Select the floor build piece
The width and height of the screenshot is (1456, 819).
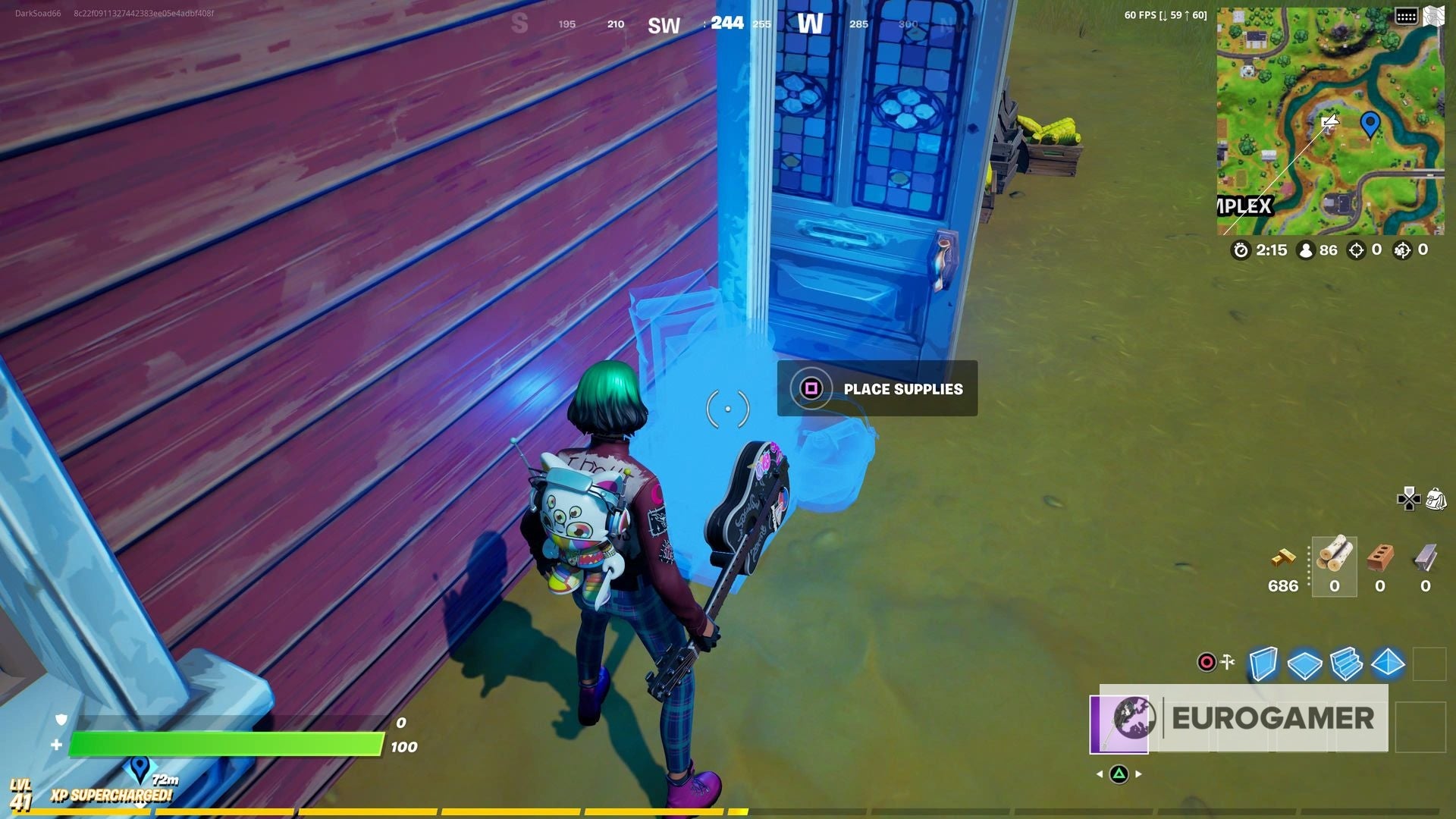[1305, 664]
